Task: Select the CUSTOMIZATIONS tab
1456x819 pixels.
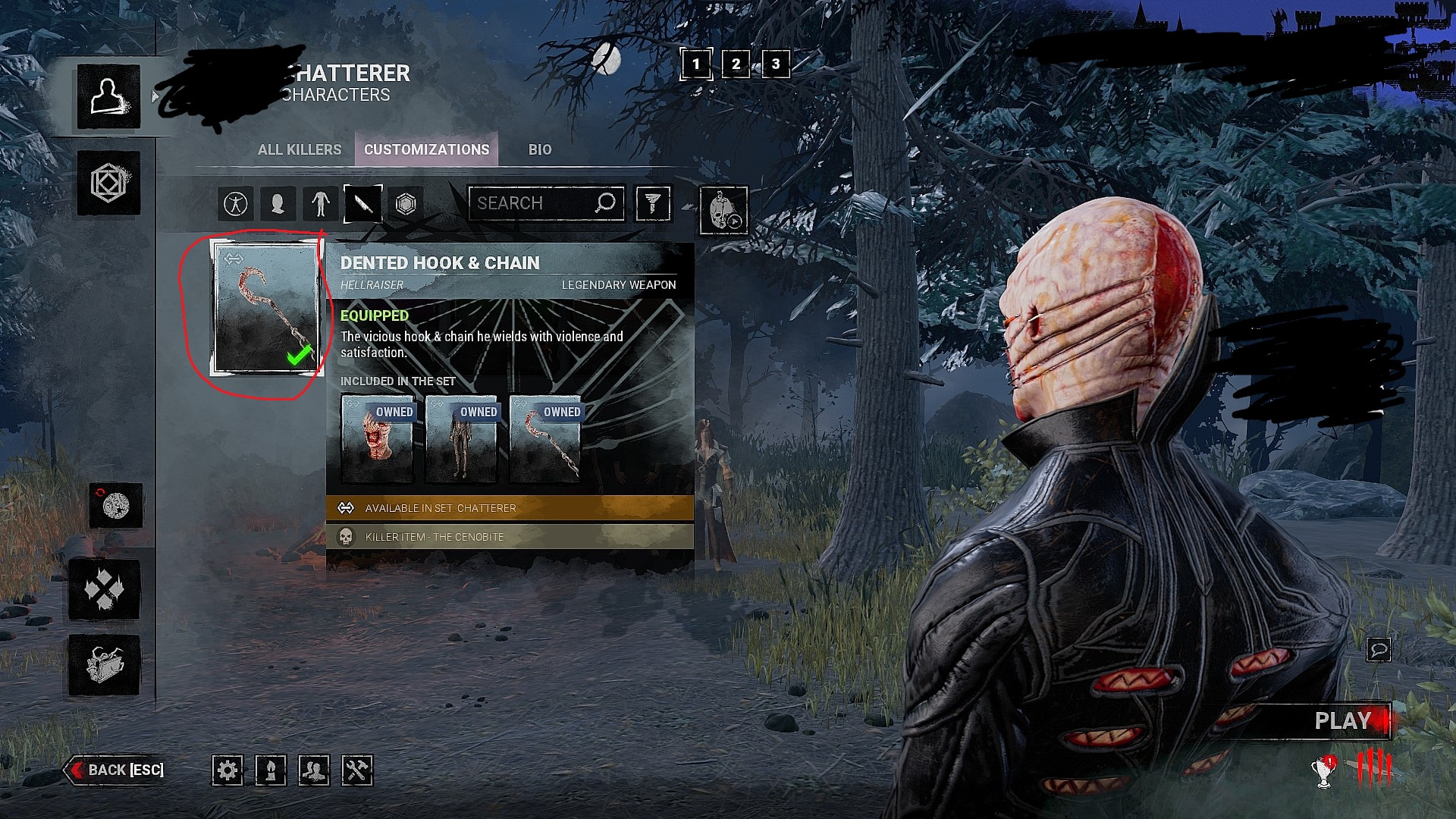Action: [426, 149]
